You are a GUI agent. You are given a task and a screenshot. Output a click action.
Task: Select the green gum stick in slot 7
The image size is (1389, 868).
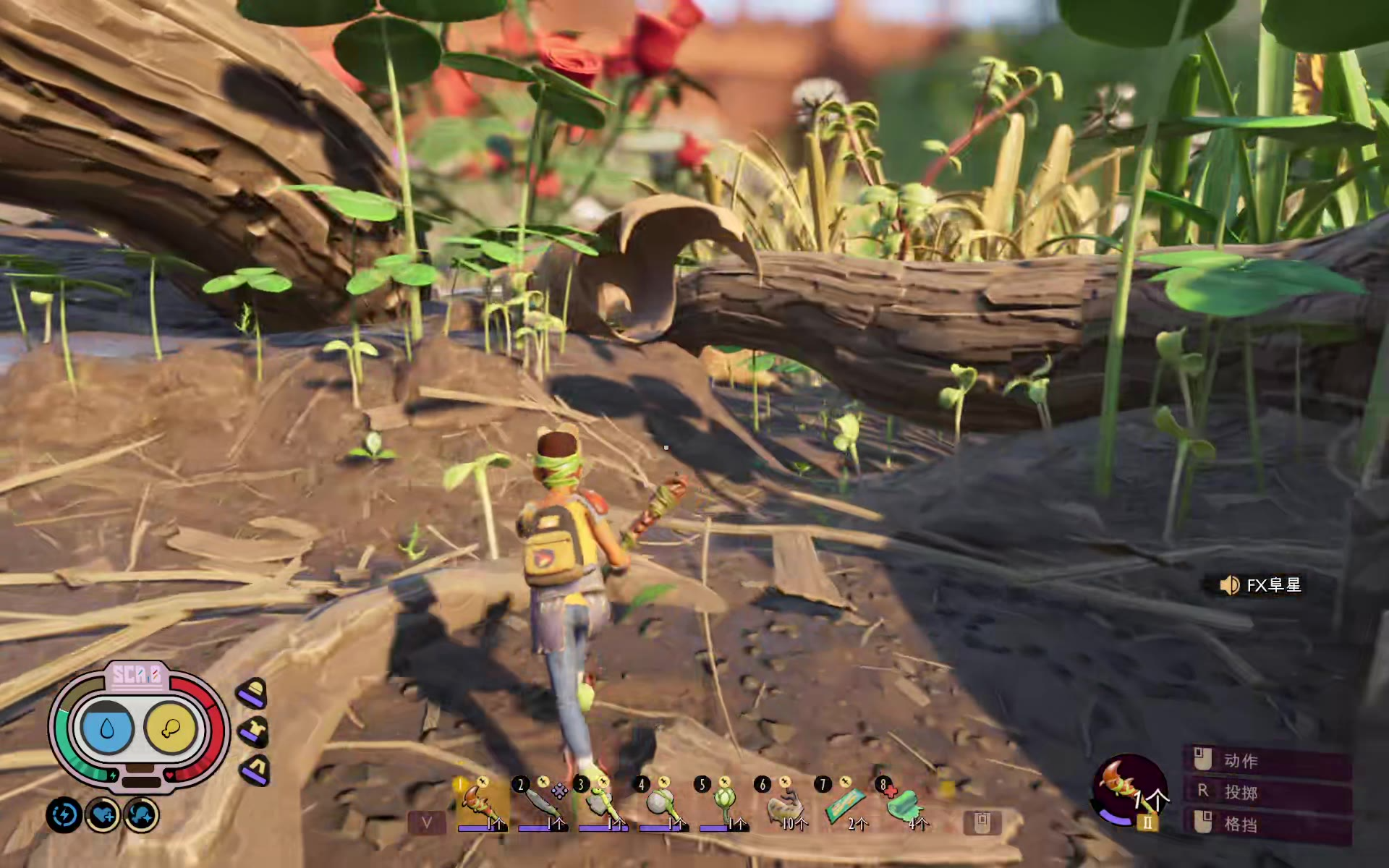[845, 804]
